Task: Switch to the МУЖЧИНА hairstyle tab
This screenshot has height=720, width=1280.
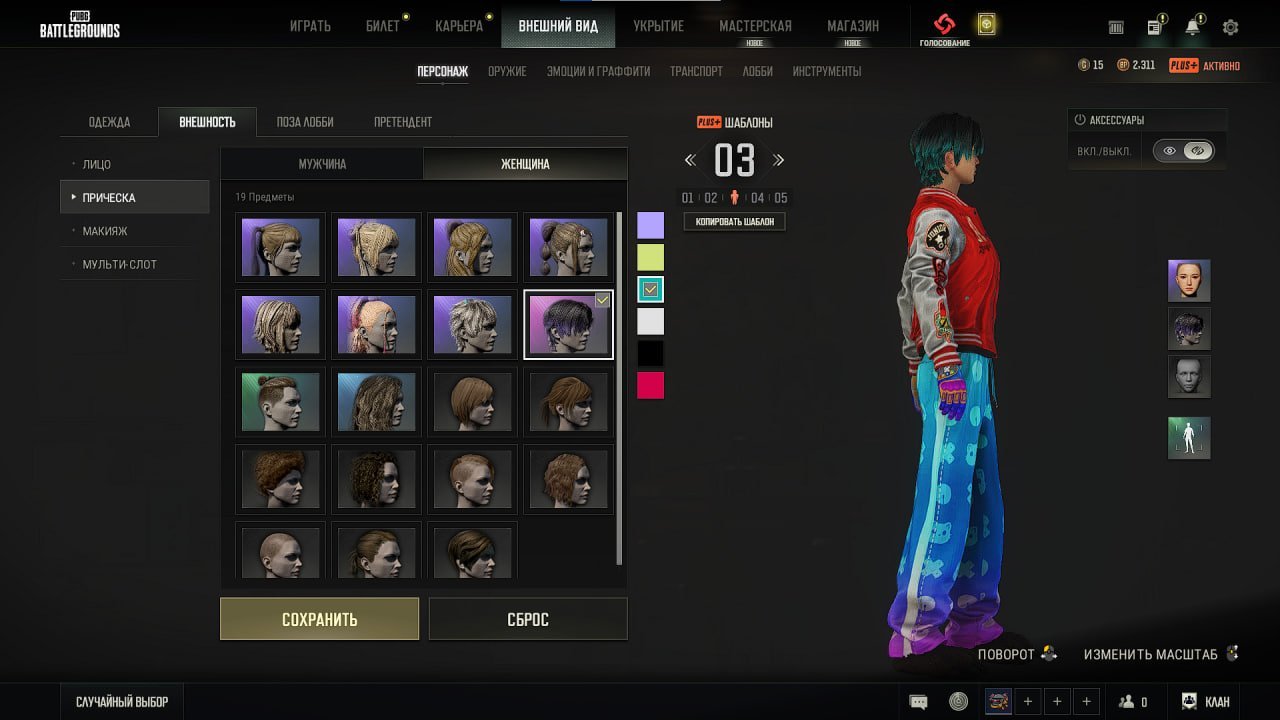Action: pos(322,164)
